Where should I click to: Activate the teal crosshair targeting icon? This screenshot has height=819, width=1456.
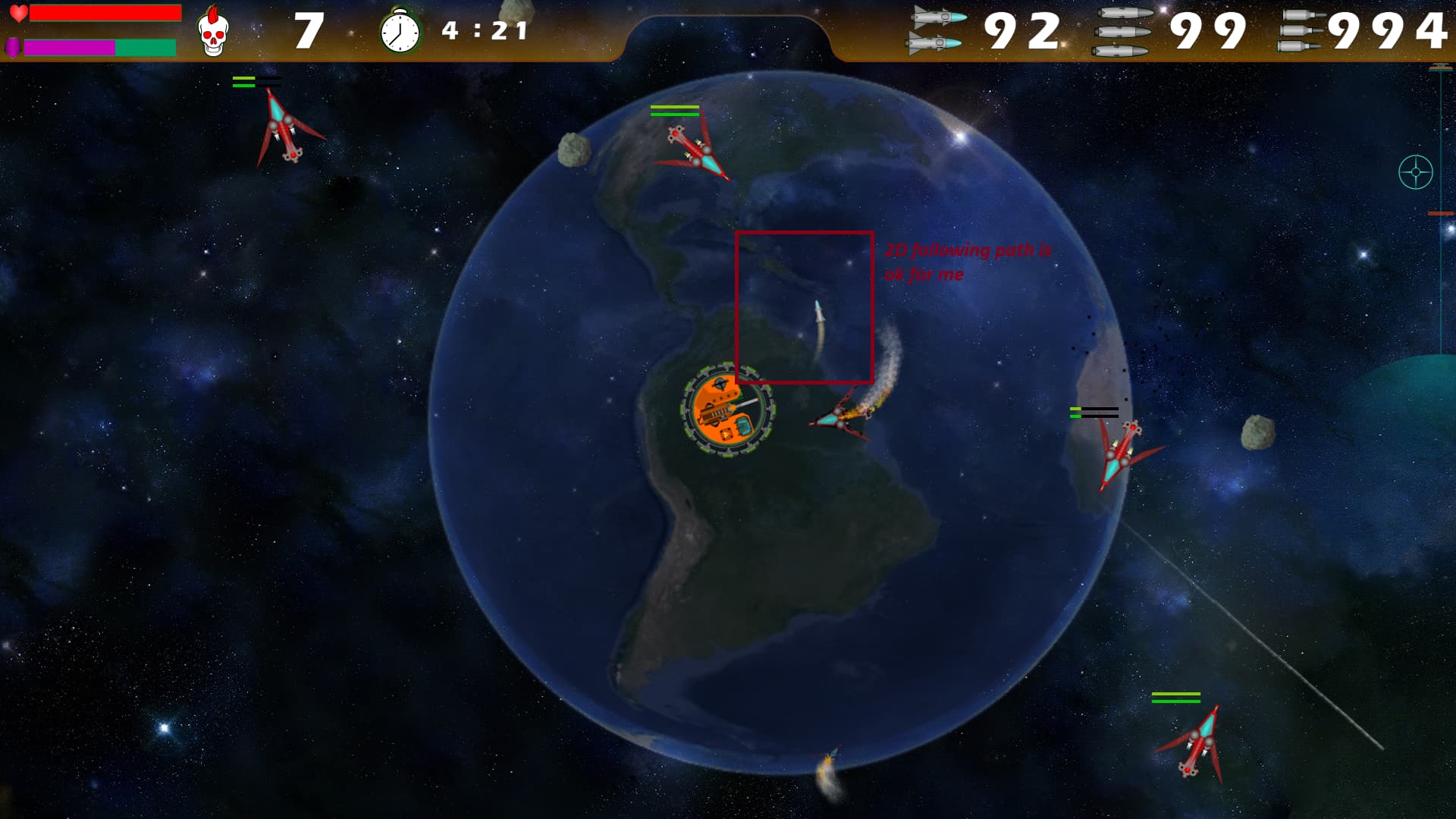1415,172
